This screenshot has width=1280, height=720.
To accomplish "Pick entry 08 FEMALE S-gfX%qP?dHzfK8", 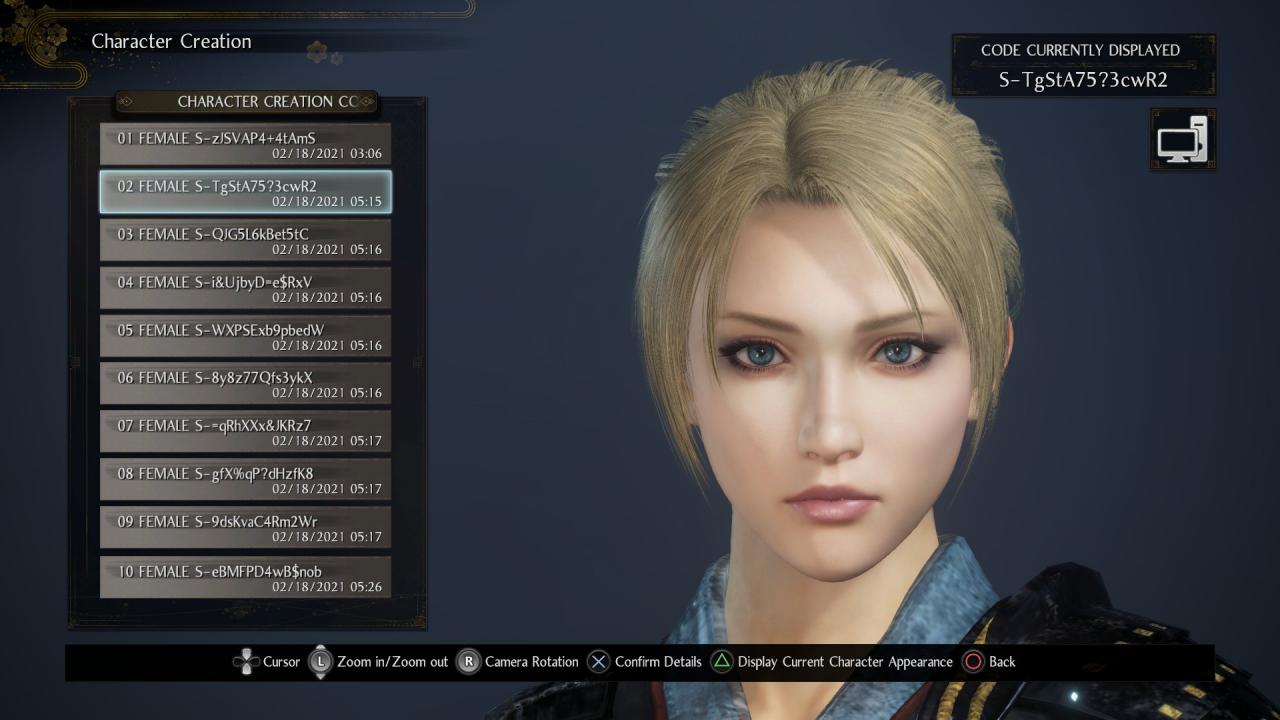I will click(x=245, y=481).
